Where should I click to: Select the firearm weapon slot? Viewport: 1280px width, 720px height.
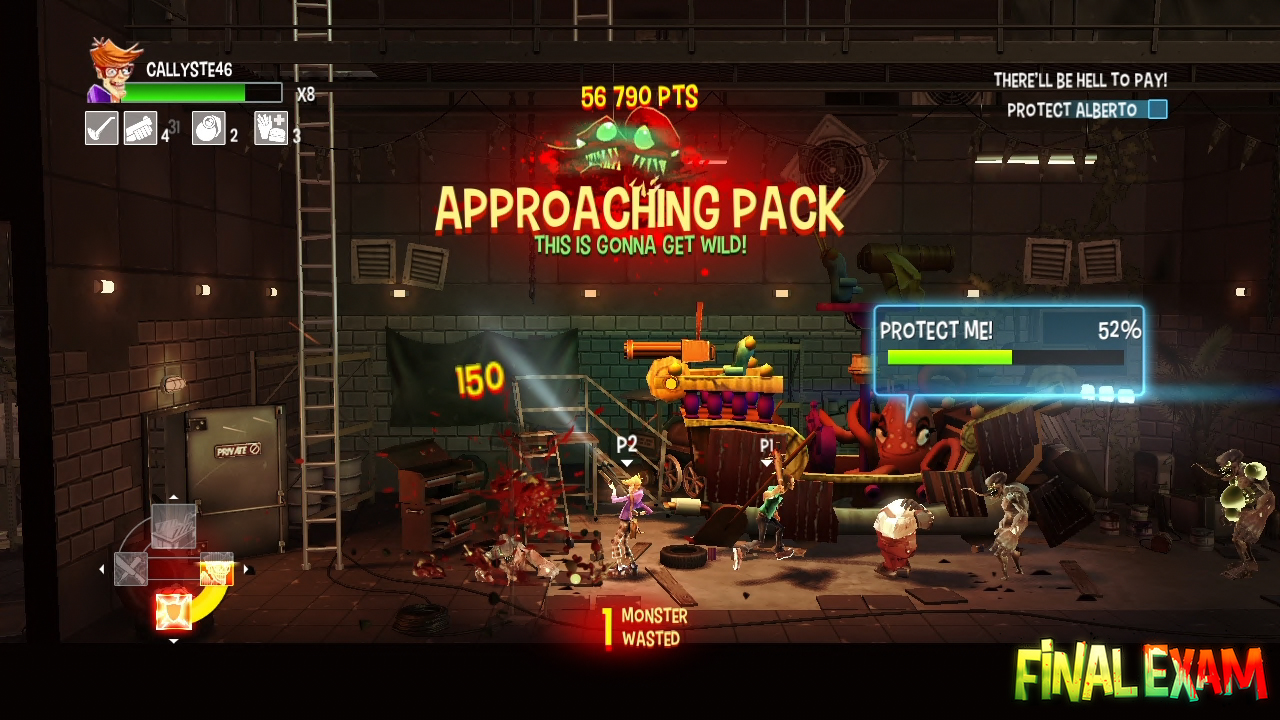tap(141, 128)
